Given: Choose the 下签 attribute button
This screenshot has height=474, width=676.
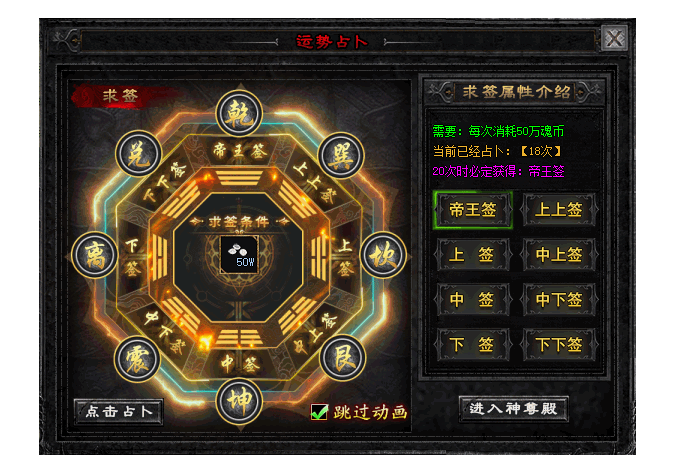Looking at the screenshot, I should coord(473,345).
